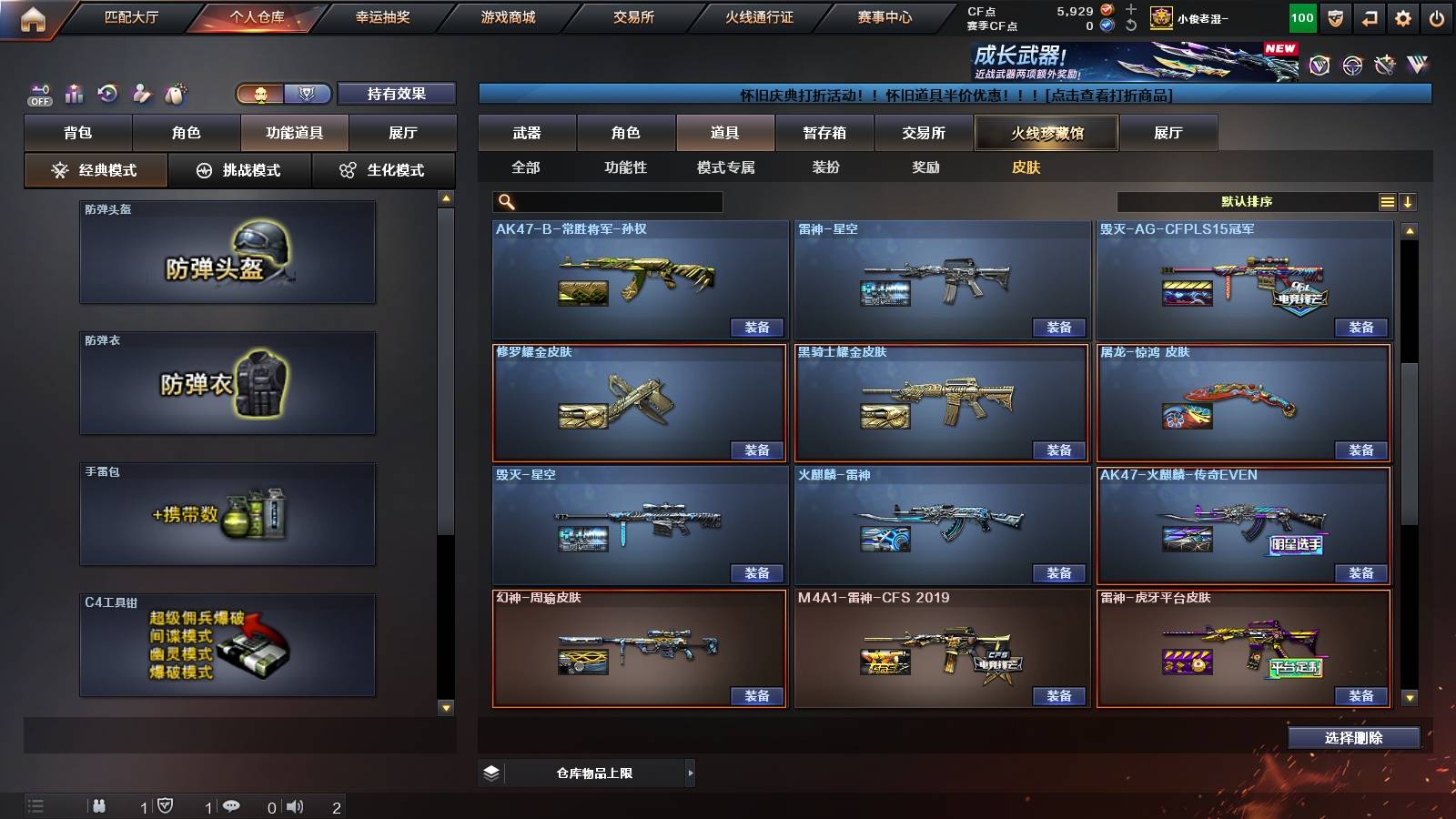Click the bar-chart ranking icon top-left
The height and width of the screenshot is (819, 1456).
[x=74, y=93]
